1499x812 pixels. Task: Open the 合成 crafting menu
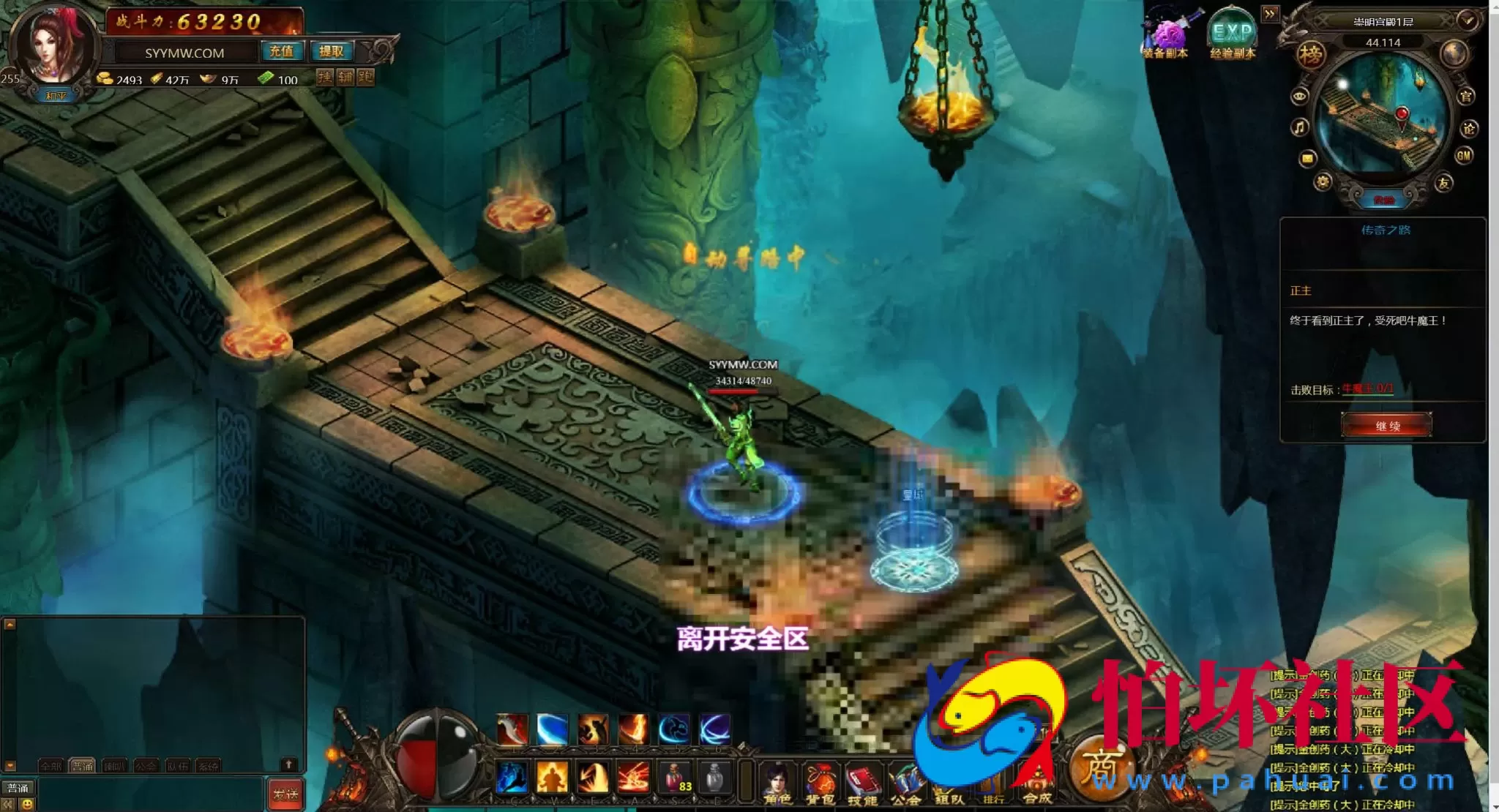point(1037,786)
